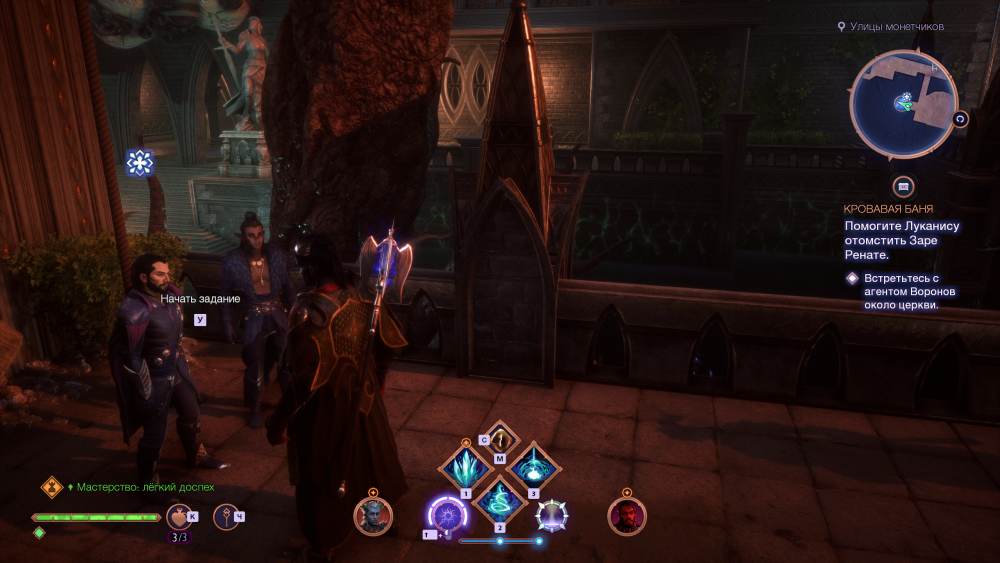Select the horned companion portrait
The height and width of the screenshot is (563, 1000).
(373, 516)
